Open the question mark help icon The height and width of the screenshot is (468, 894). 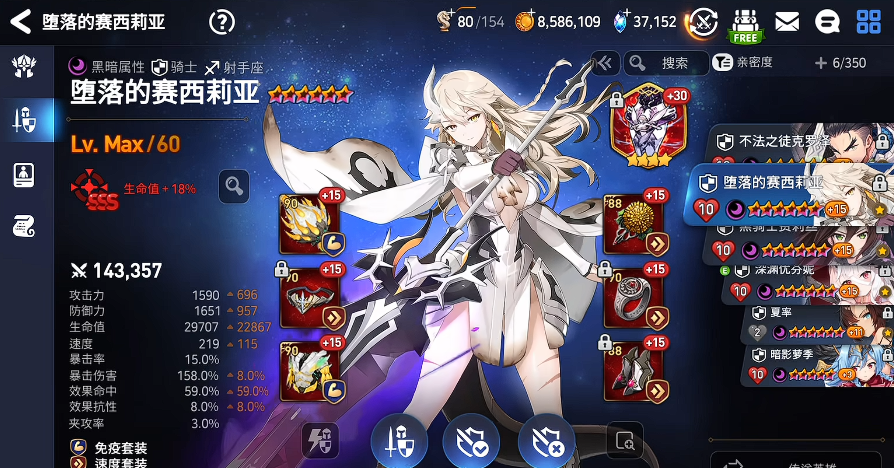[222, 22]
